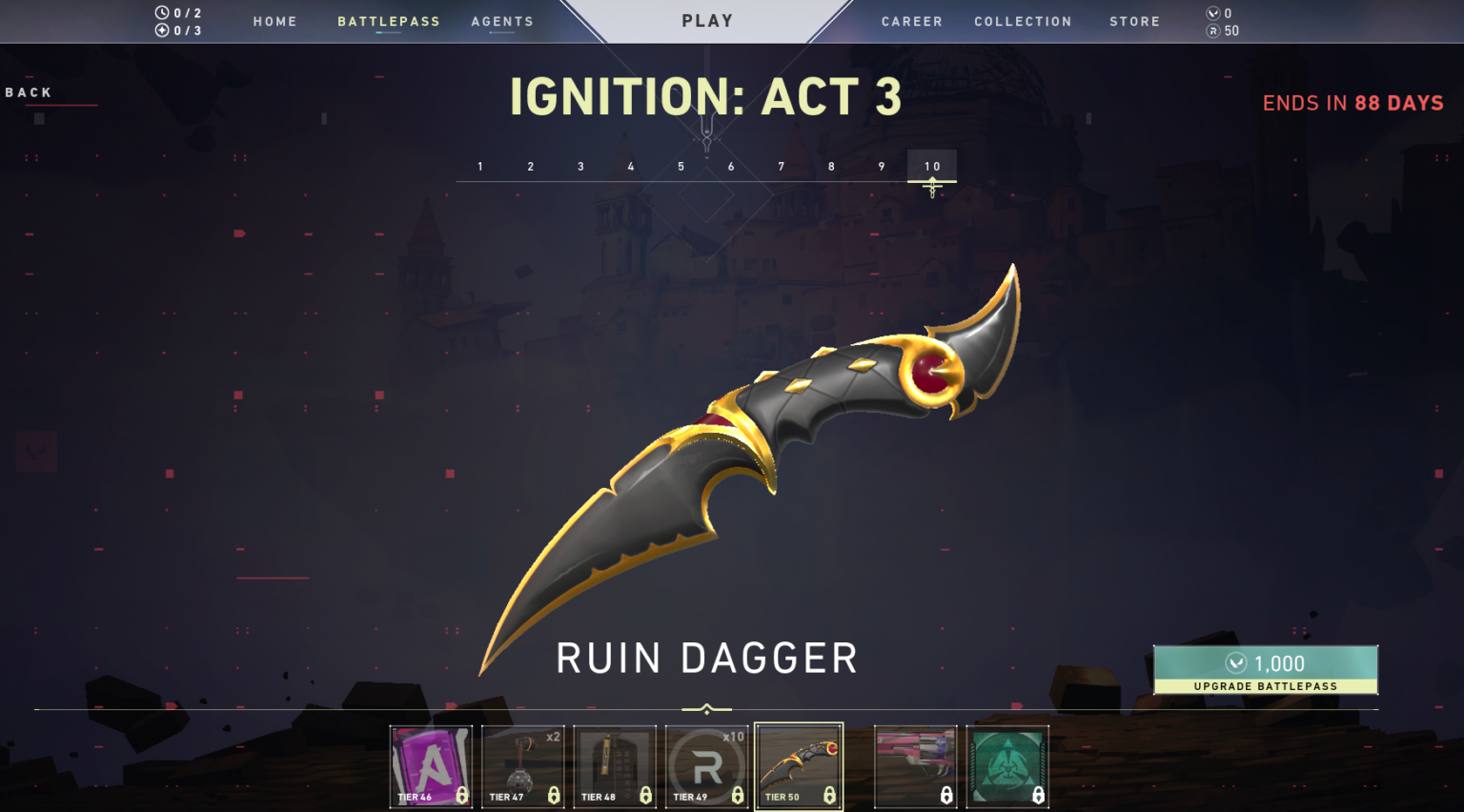Select the Tier 49 Radianite x10 reward

[x=706, y=767]
